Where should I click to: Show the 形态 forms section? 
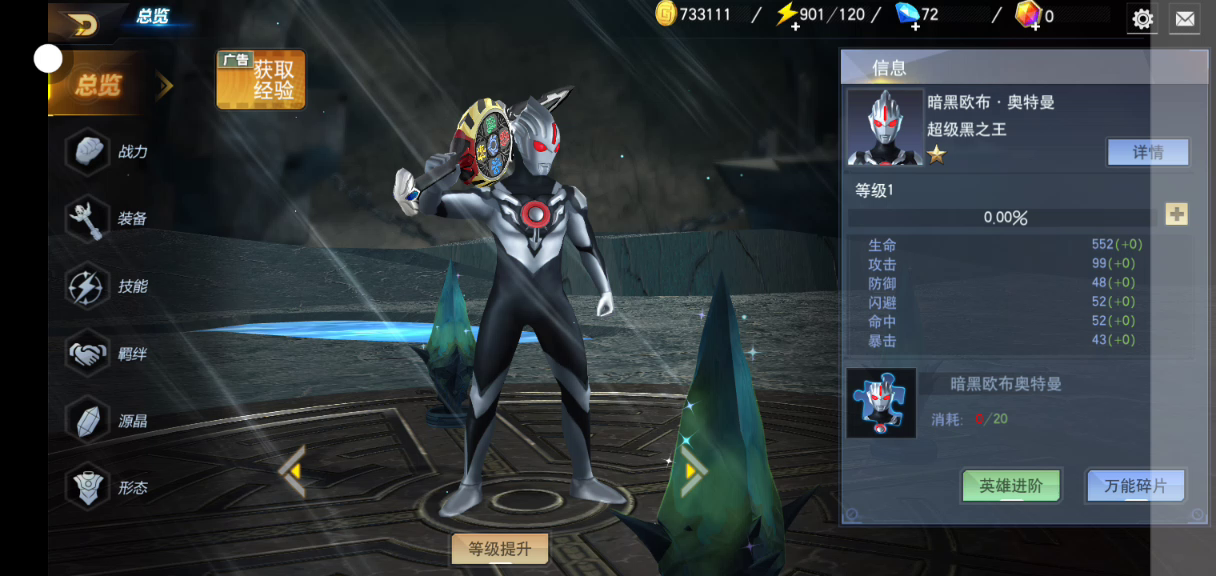(x=110, y=488)
